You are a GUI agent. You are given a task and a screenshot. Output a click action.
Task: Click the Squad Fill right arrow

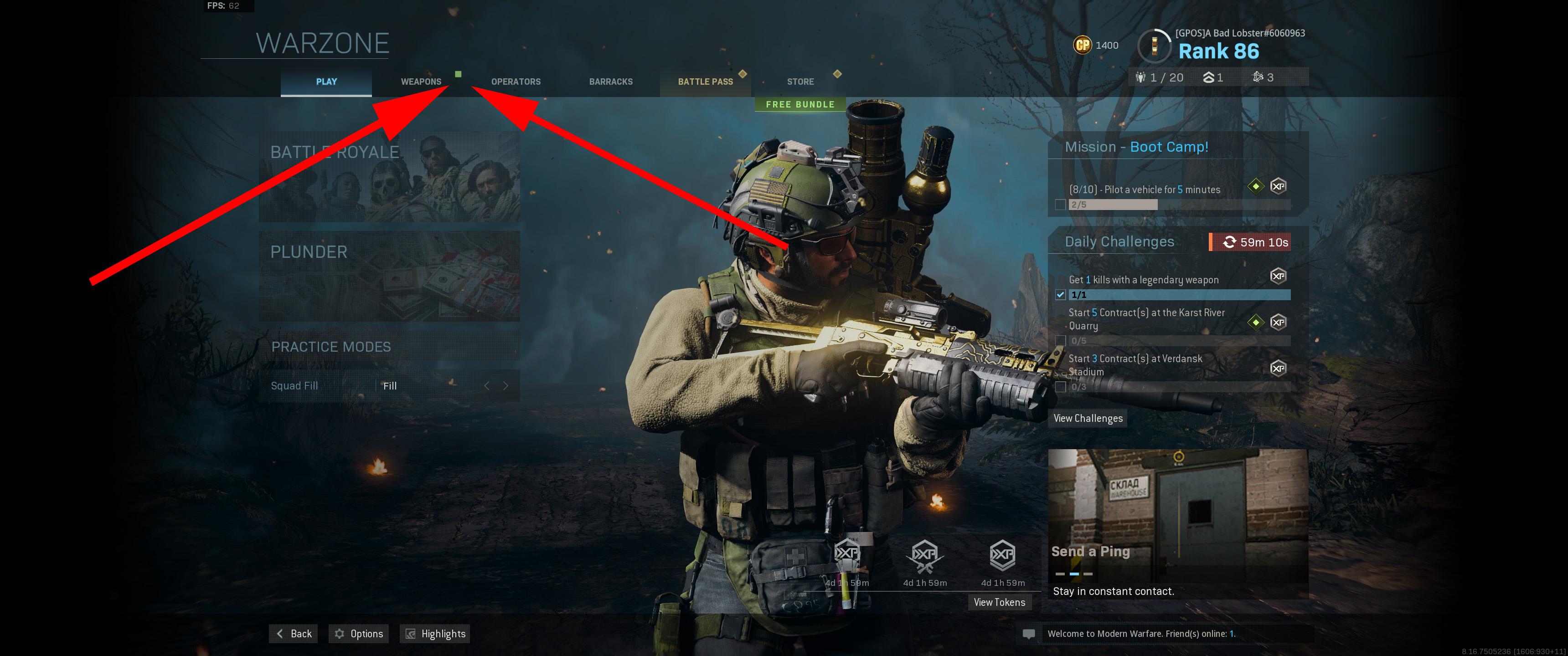505,386
